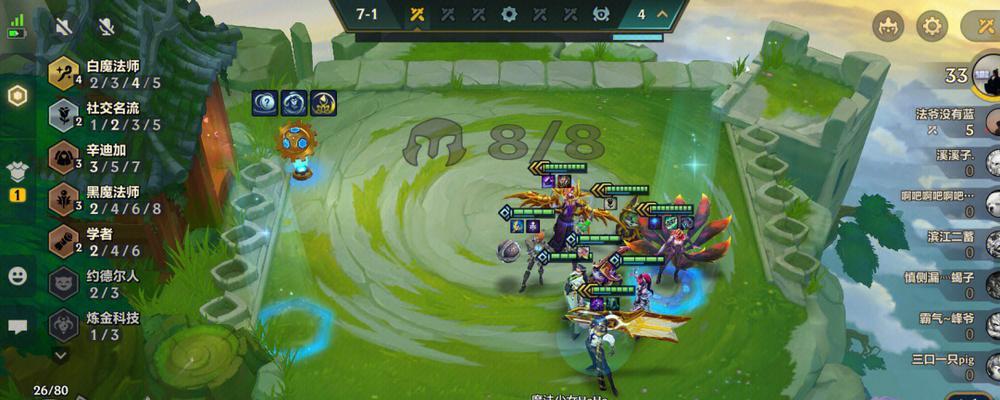Inspect the question mark augment icon
The width and height of the screenshot is (1000, 400).
click(x=265, y=102)
